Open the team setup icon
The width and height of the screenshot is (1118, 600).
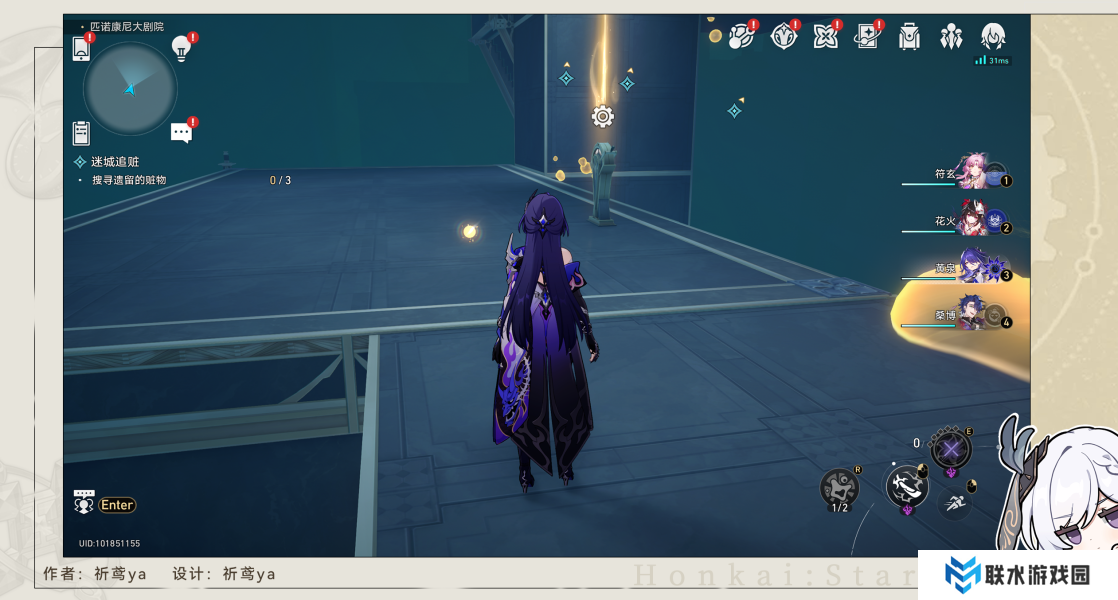(x=951, y=37)
